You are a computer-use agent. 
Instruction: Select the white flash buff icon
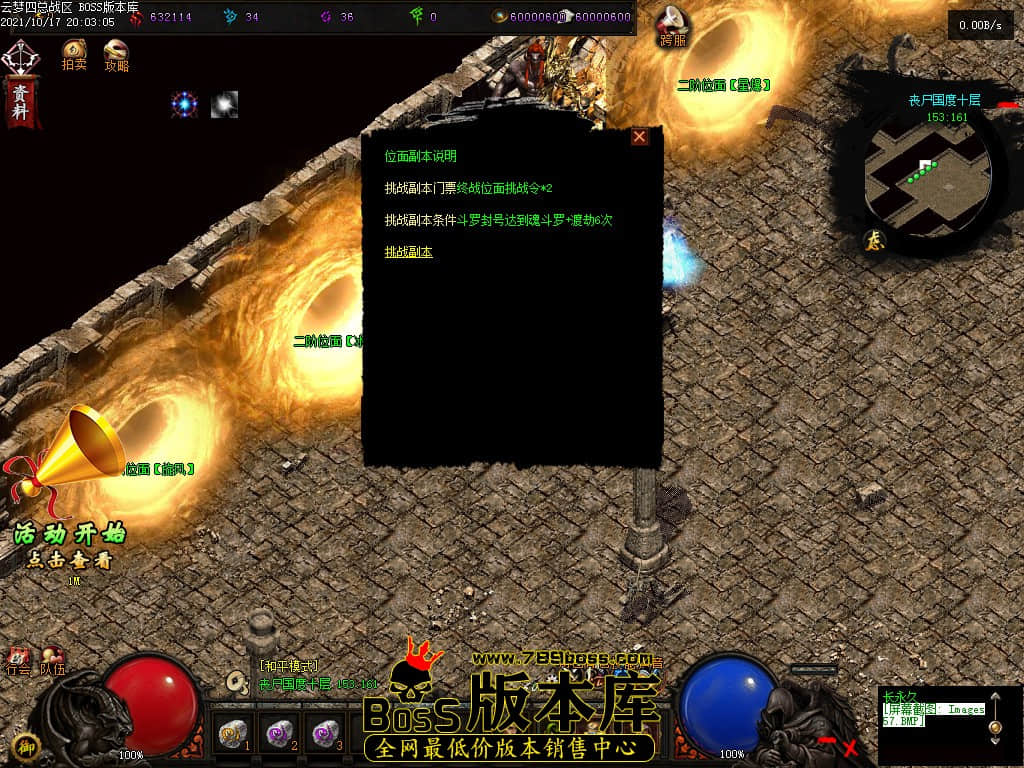click(224, 104)
